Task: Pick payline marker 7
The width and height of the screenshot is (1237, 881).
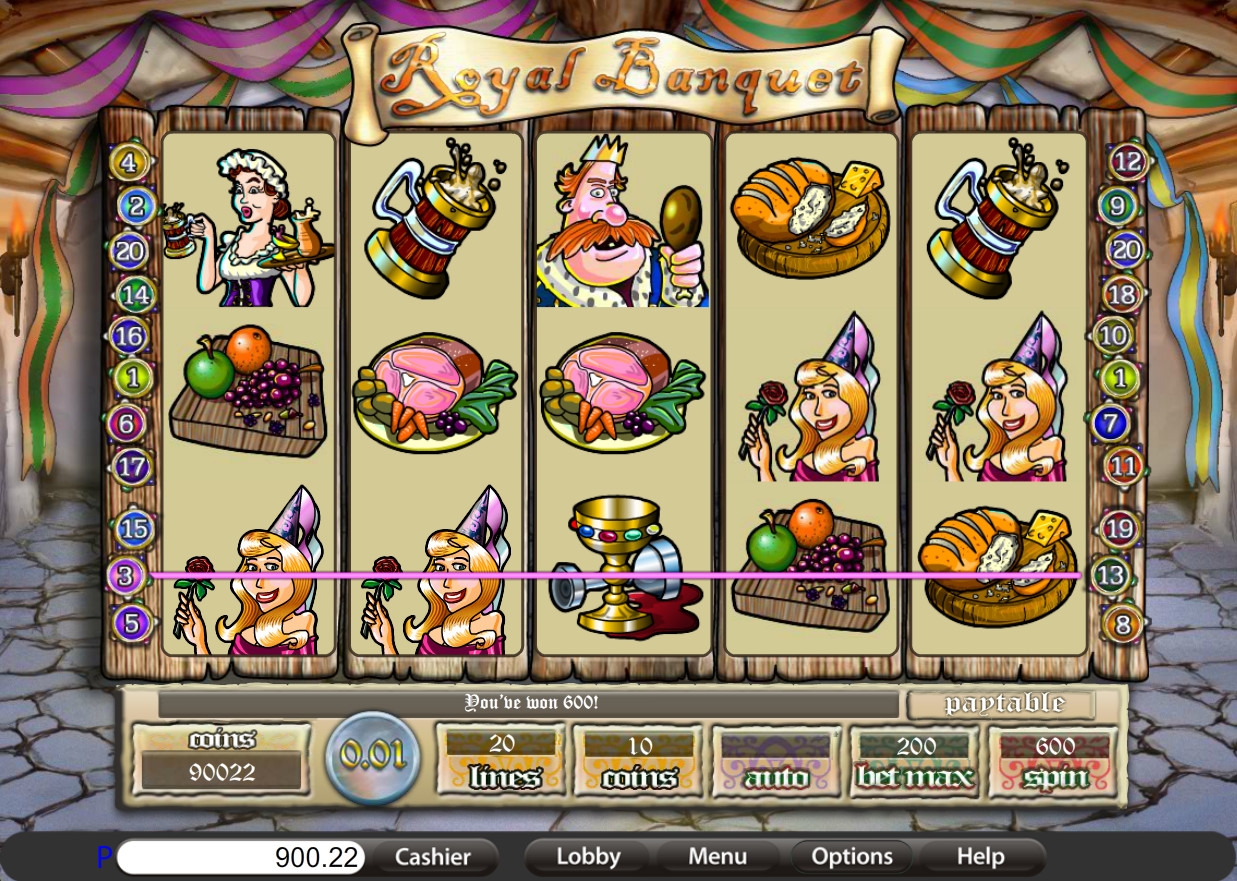Action: coord(1110,422)
